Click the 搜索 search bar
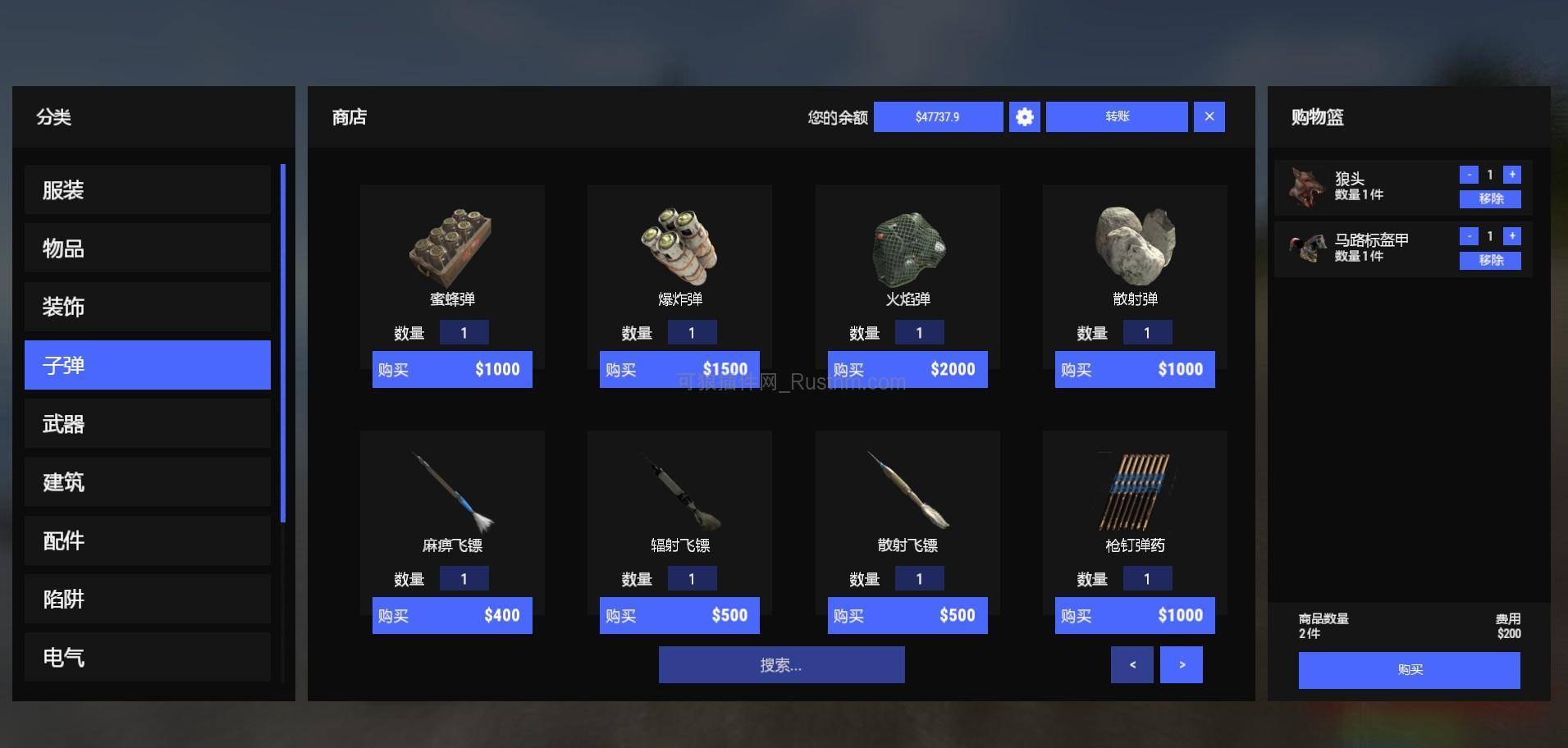This screenshot has width=1568, height=748. click(781, 664)
